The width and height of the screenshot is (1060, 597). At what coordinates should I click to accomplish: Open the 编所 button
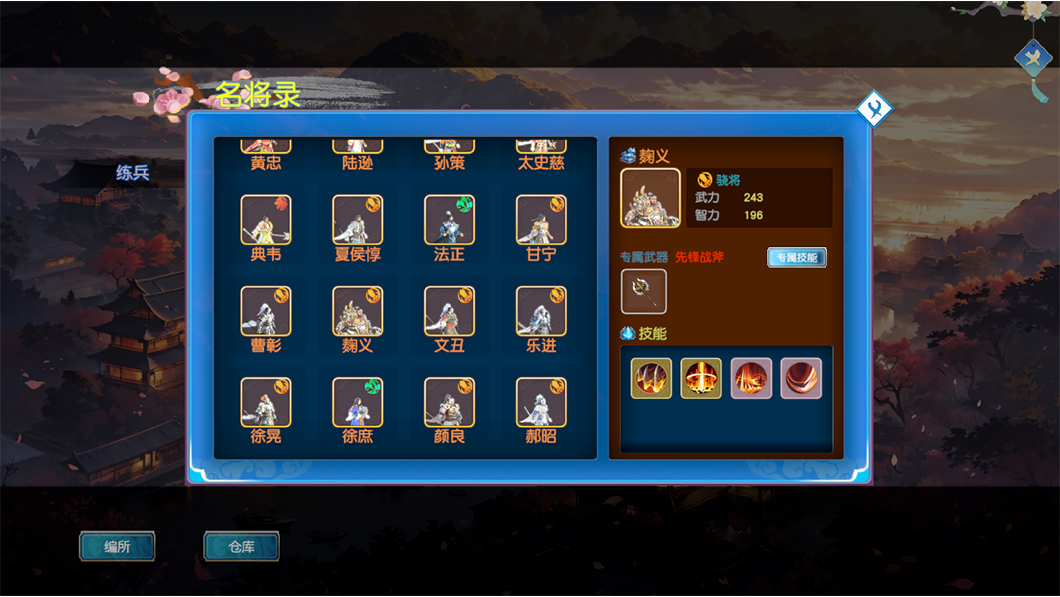117,546
